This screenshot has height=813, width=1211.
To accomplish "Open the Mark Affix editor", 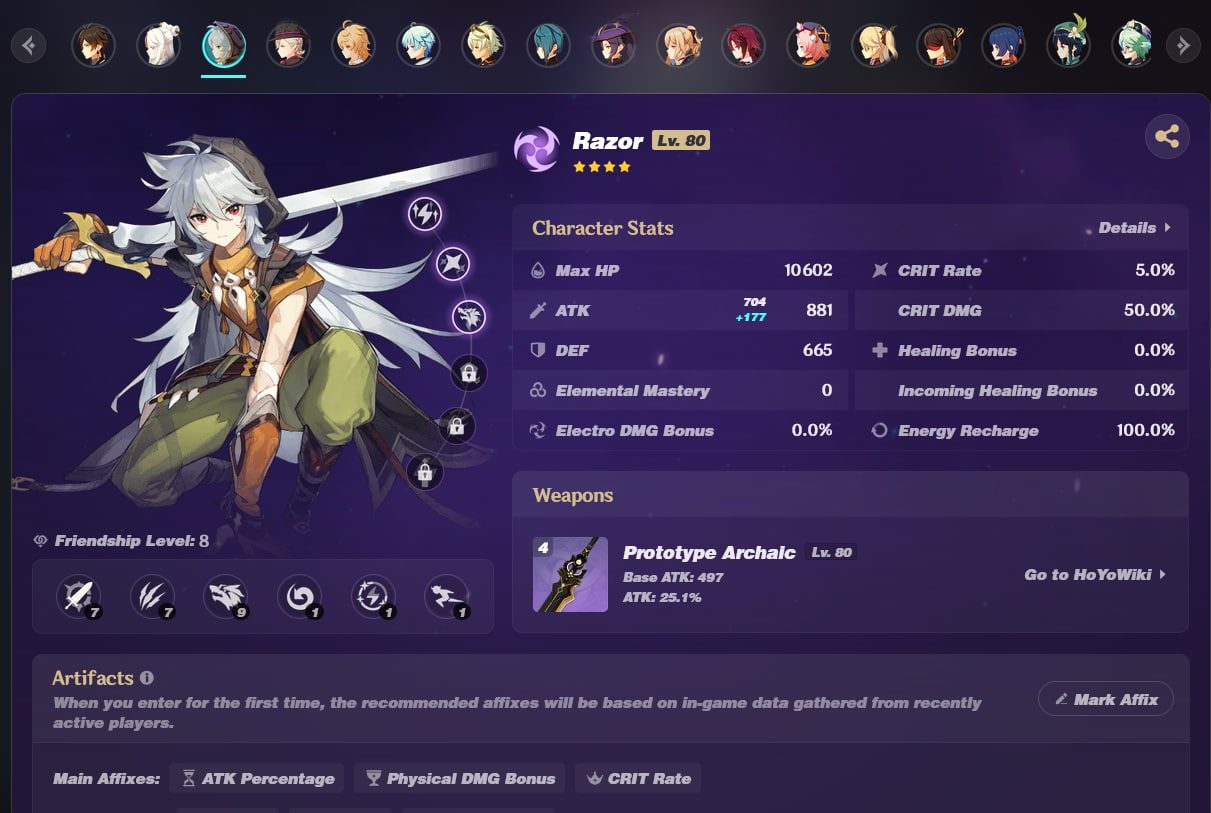I will [x=1105, y=700].
